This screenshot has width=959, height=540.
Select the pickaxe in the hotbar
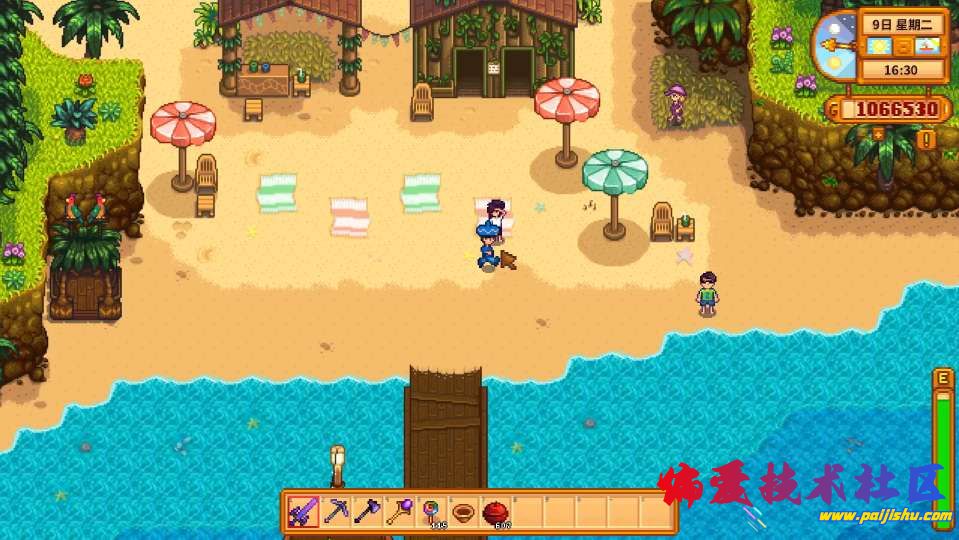point(336,513)
